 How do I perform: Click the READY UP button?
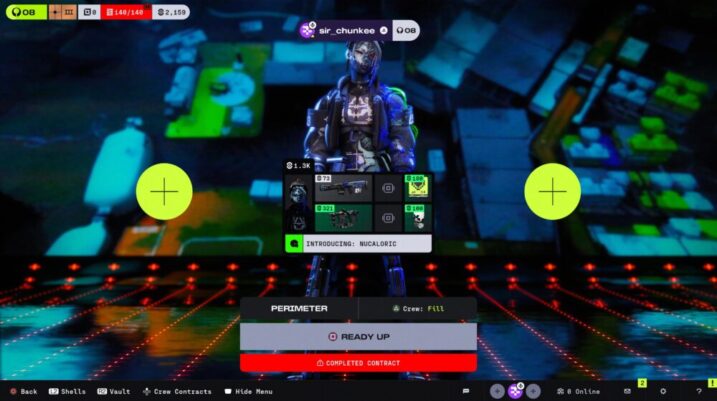pyautogui.click(x=358, y=337)
